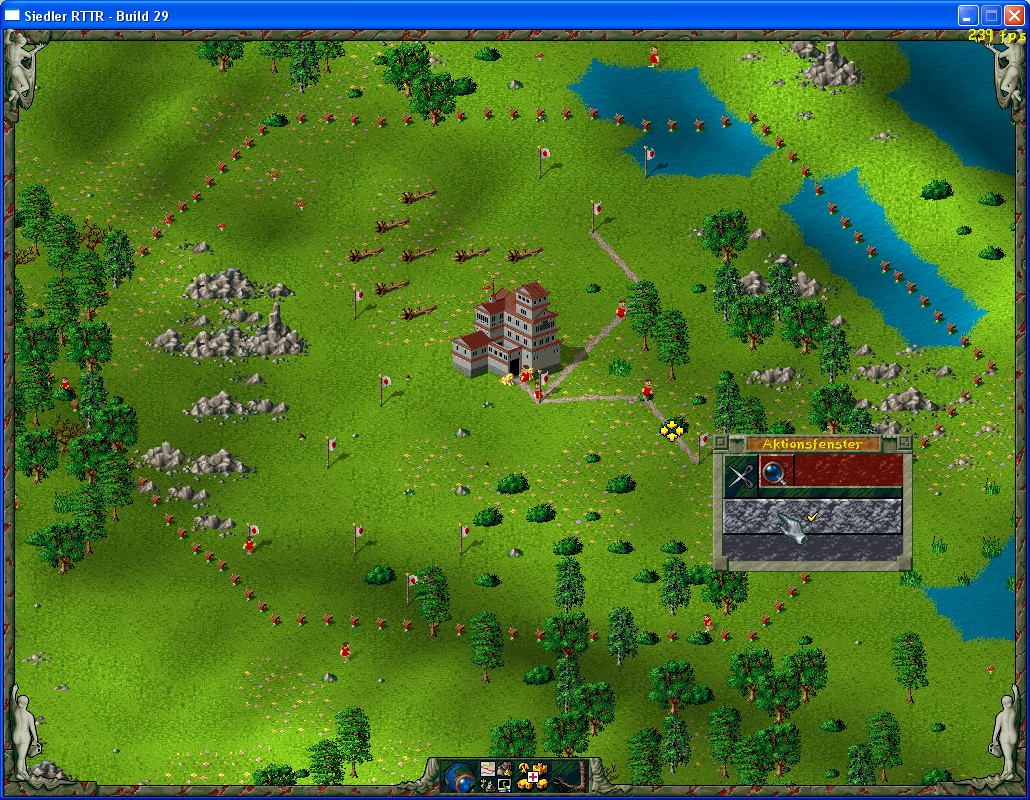The width and height of the screenshot is (1030, 800).
Task: Confirm the hand-with-checkmark action button
Action: pos(812,517)
